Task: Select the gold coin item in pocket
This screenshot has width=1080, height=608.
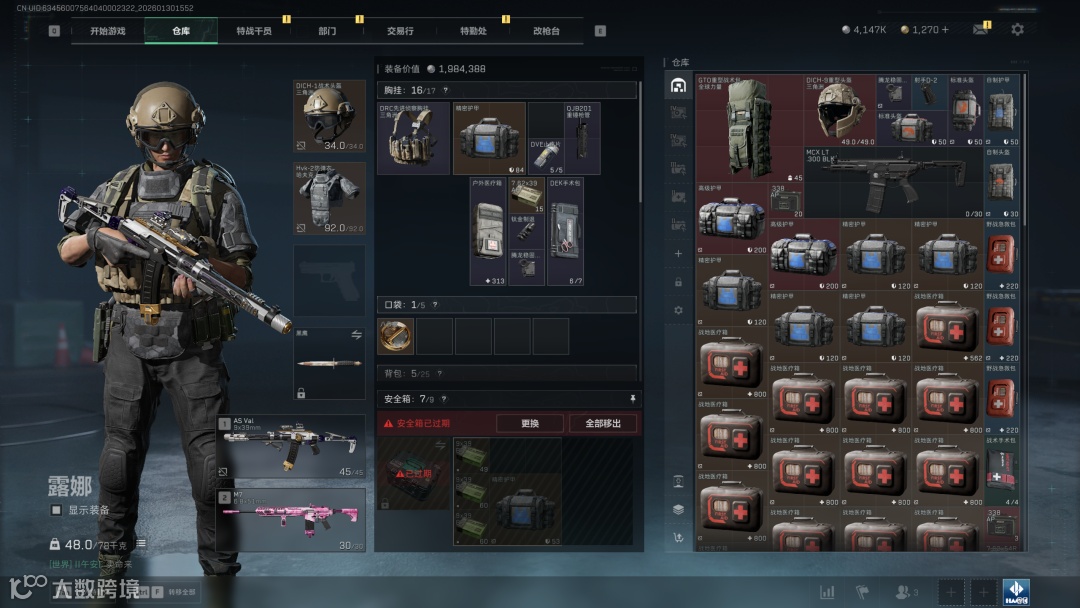Action: (395, 337)
